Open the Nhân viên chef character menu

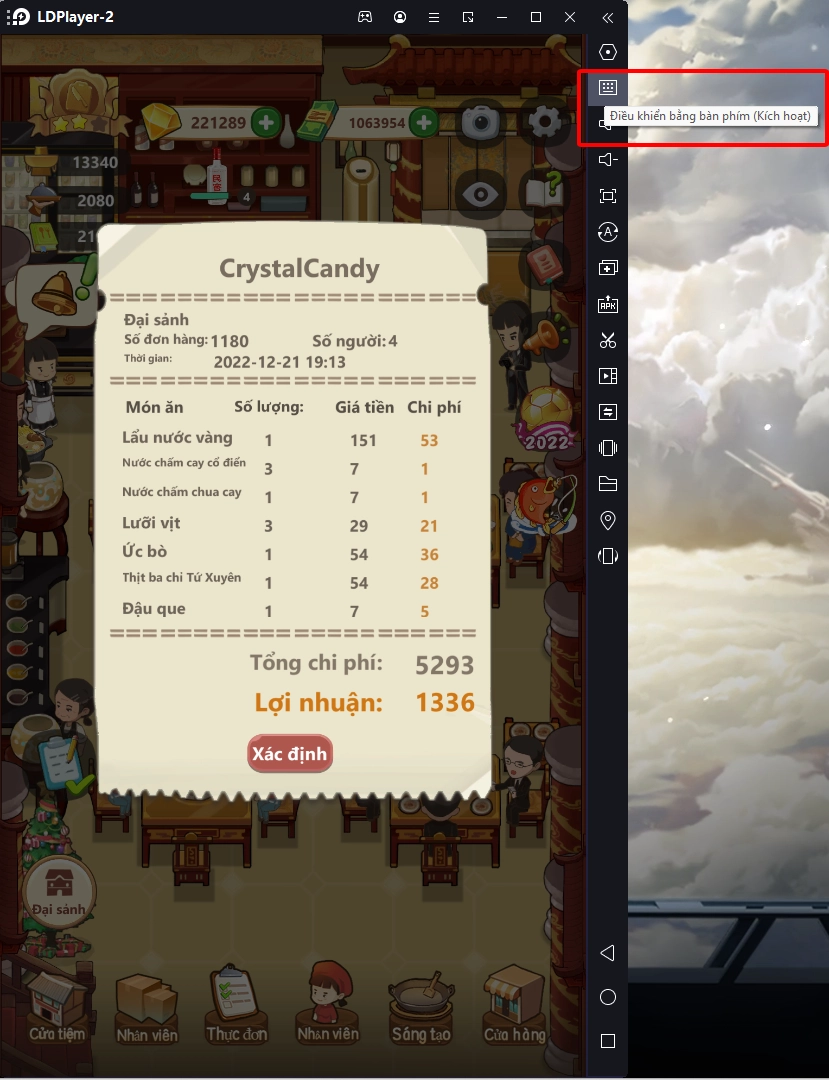click(x=327, y=1003)
